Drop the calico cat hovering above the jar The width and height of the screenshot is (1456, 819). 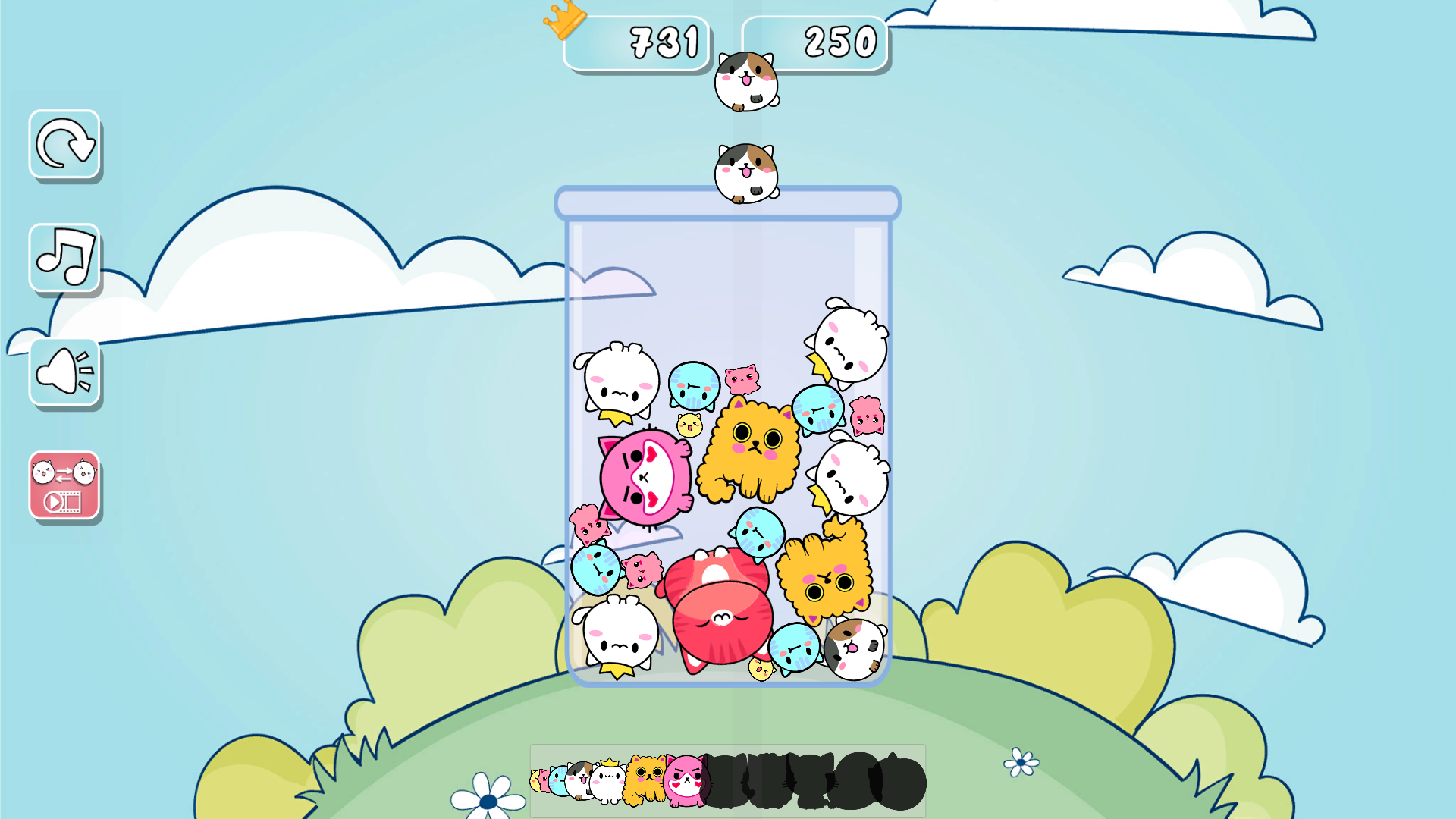pyautogui.click(x=745, y=173)
